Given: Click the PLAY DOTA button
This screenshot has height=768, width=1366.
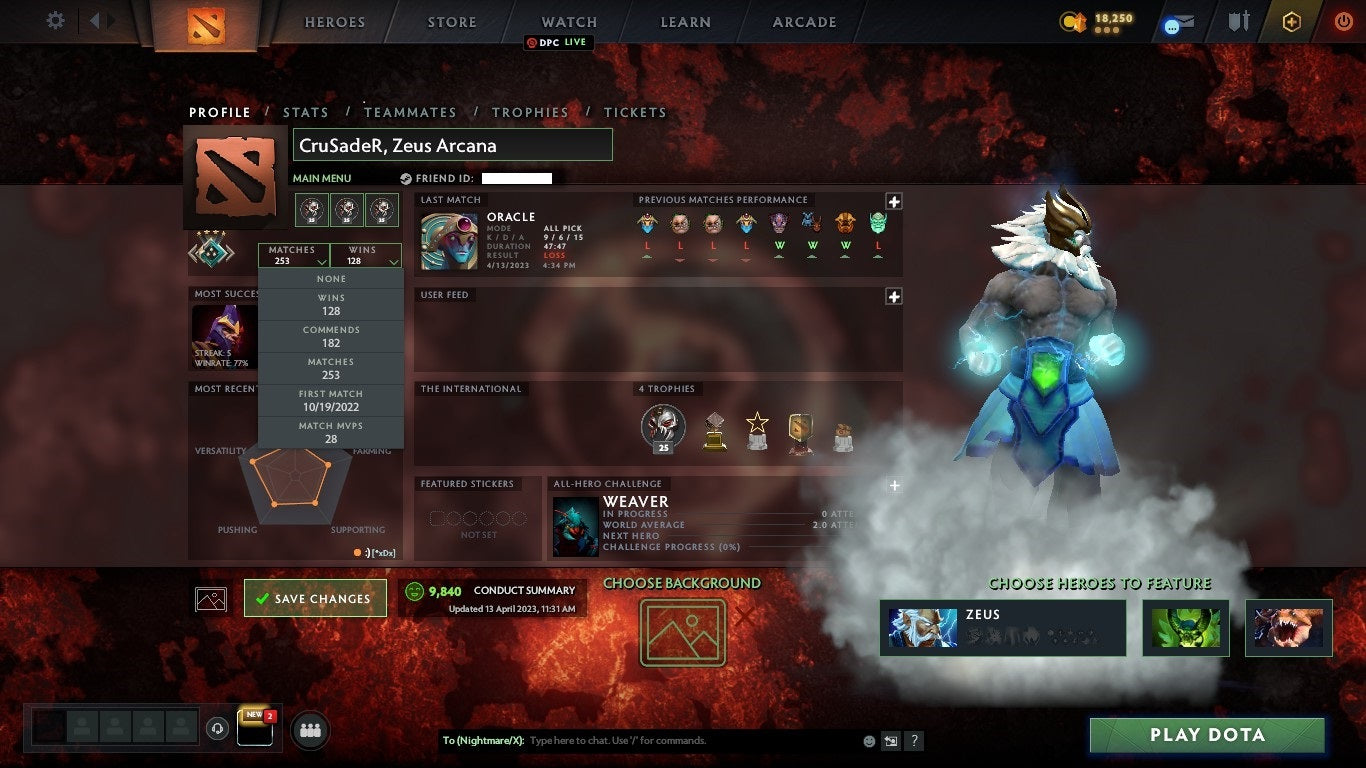Looking at the screenshot, I should [1207, 735].
